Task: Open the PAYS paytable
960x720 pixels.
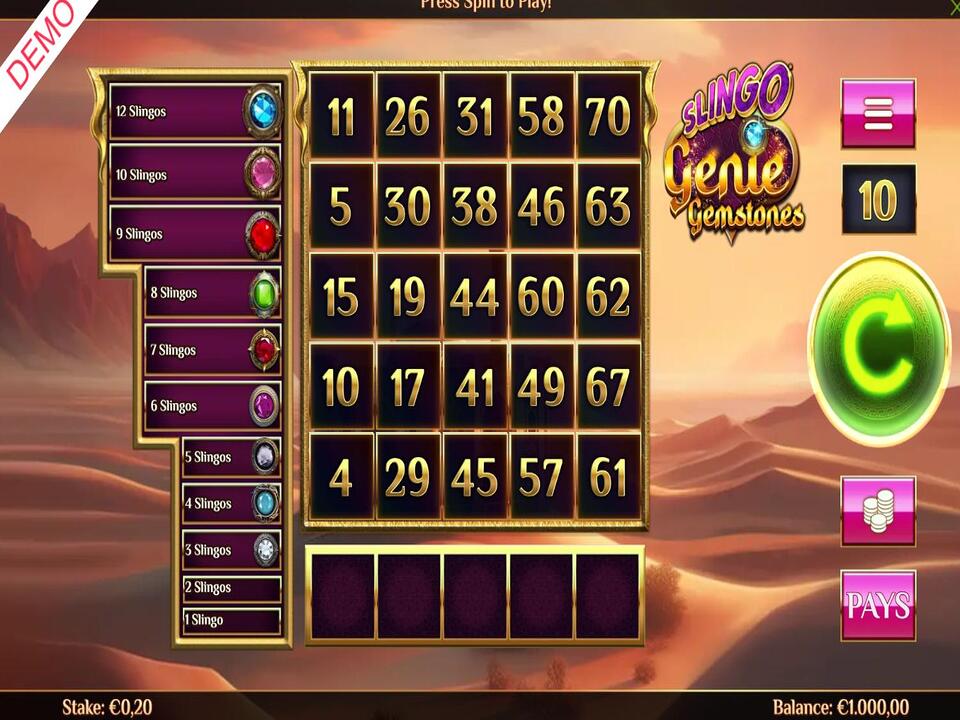Action: click(878, 605)
